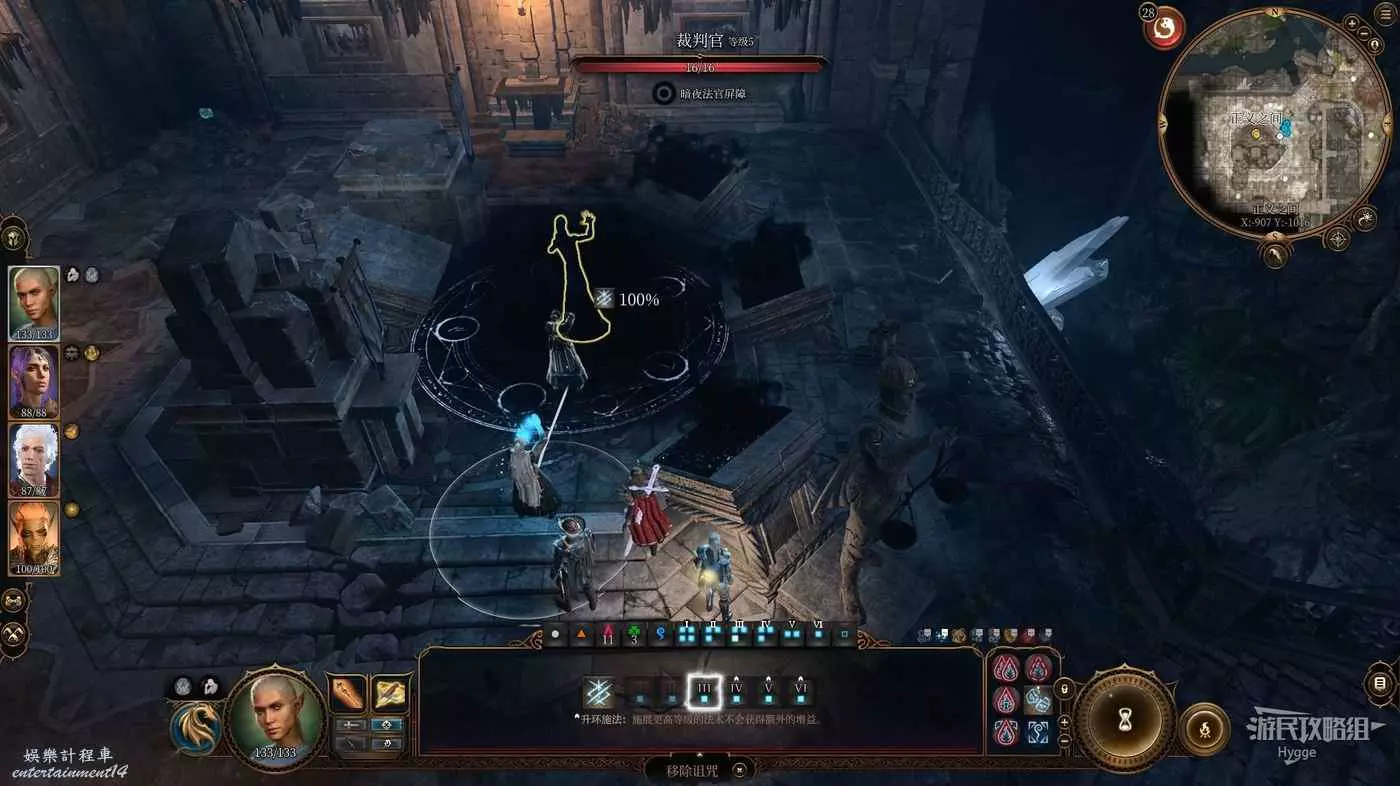
Task: Select the white-haired companion portrait
Action: pos(34,459)
